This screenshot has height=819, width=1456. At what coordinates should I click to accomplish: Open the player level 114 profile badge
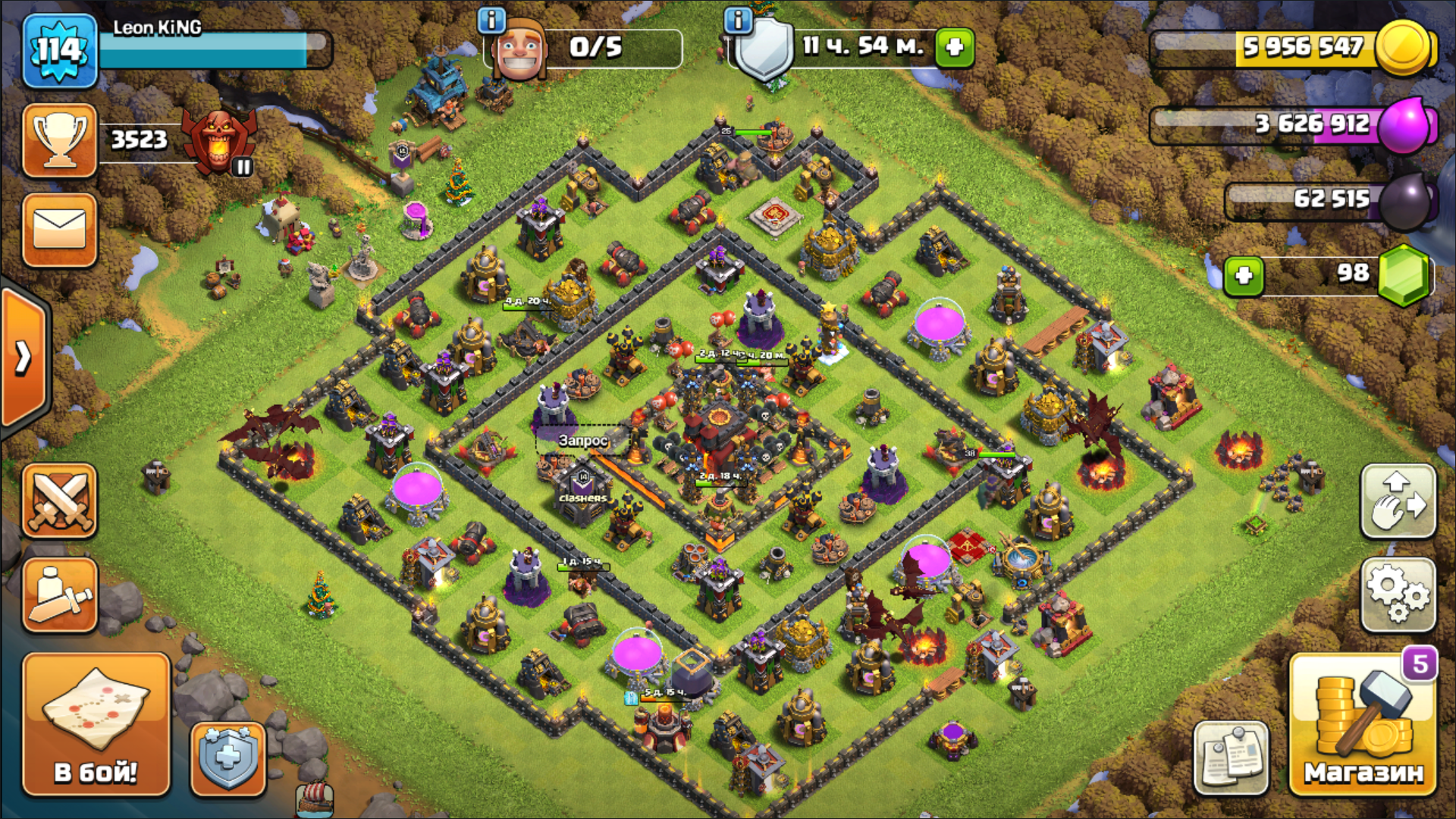pos(60,51)
